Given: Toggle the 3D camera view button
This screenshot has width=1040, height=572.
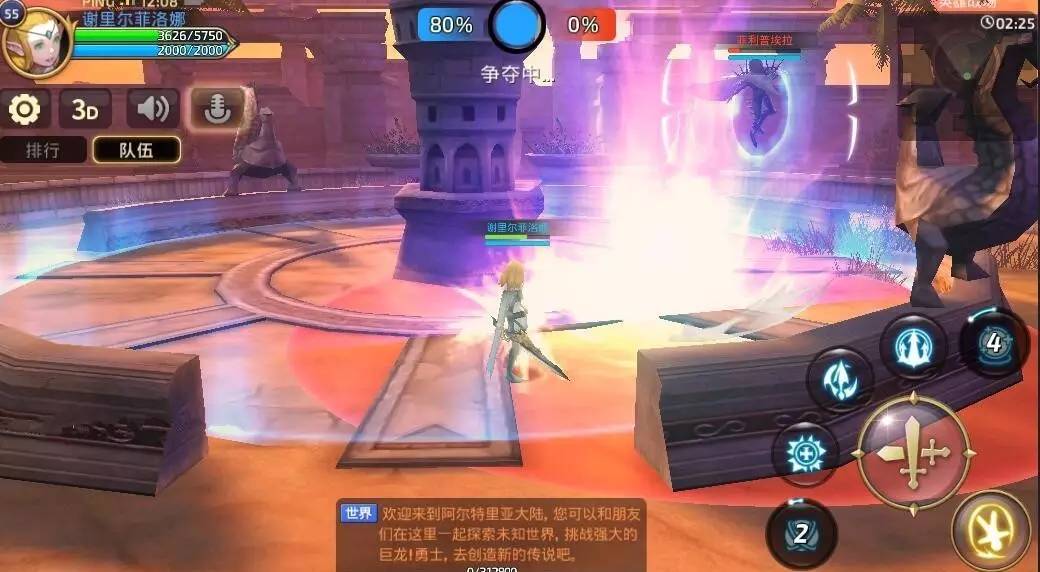Looking at the screenshot, I should (85, 109).
